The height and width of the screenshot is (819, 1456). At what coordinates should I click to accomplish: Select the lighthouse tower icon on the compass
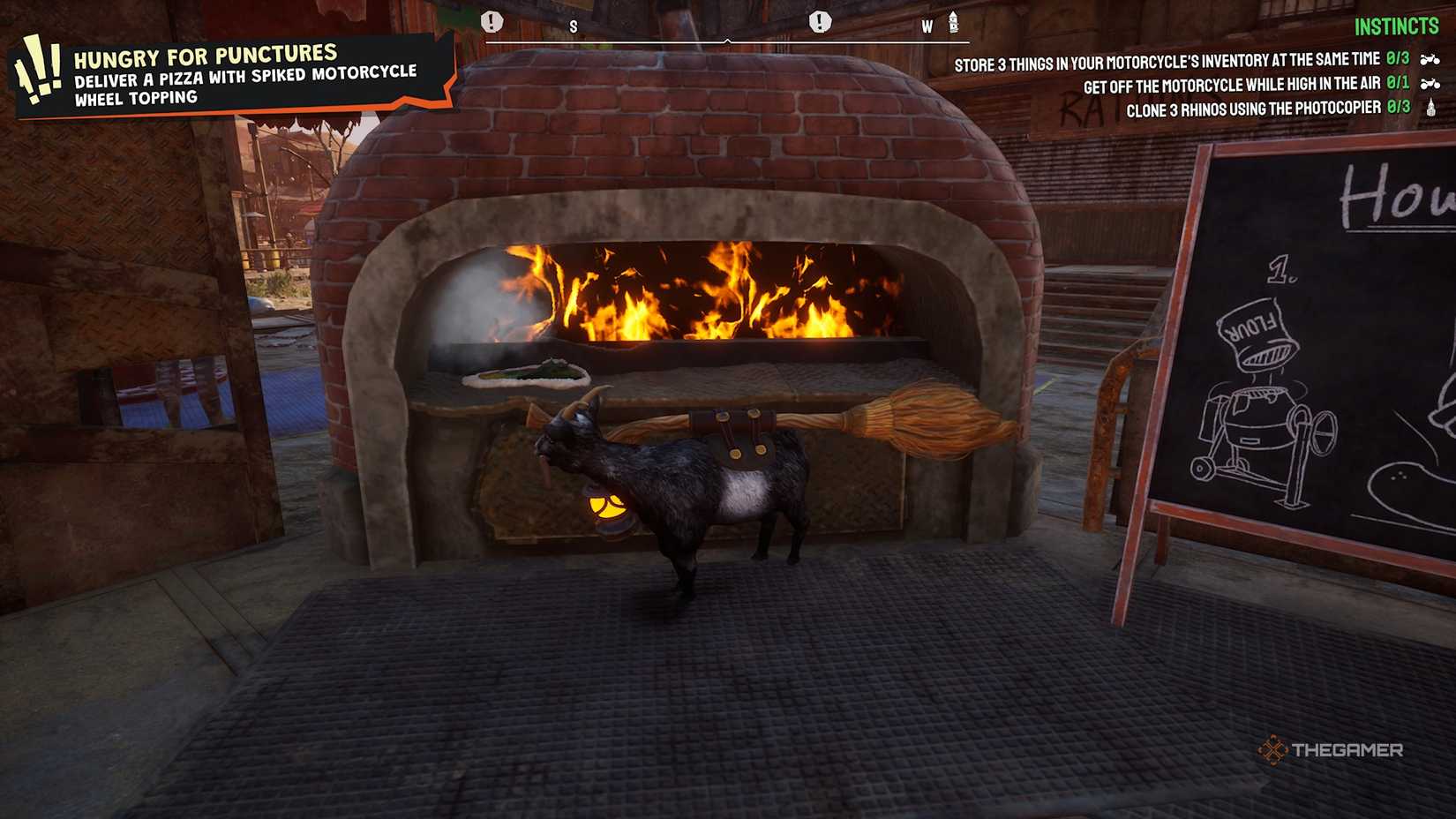952,25
